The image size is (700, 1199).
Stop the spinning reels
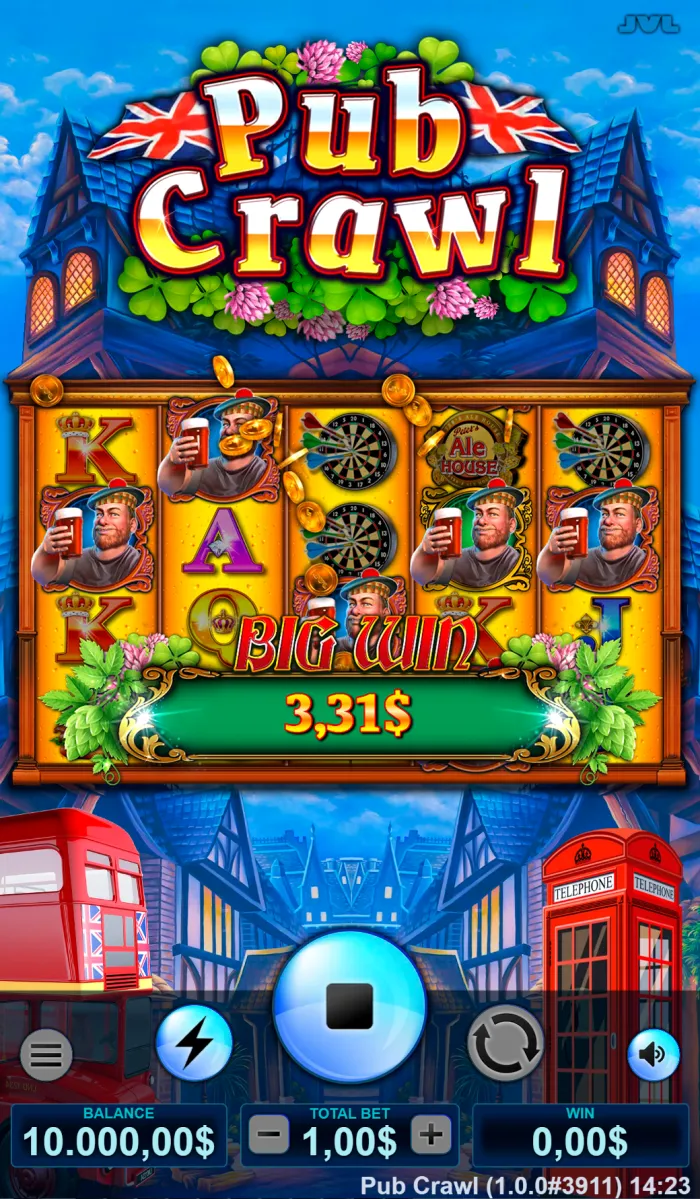pos(349,1007)
